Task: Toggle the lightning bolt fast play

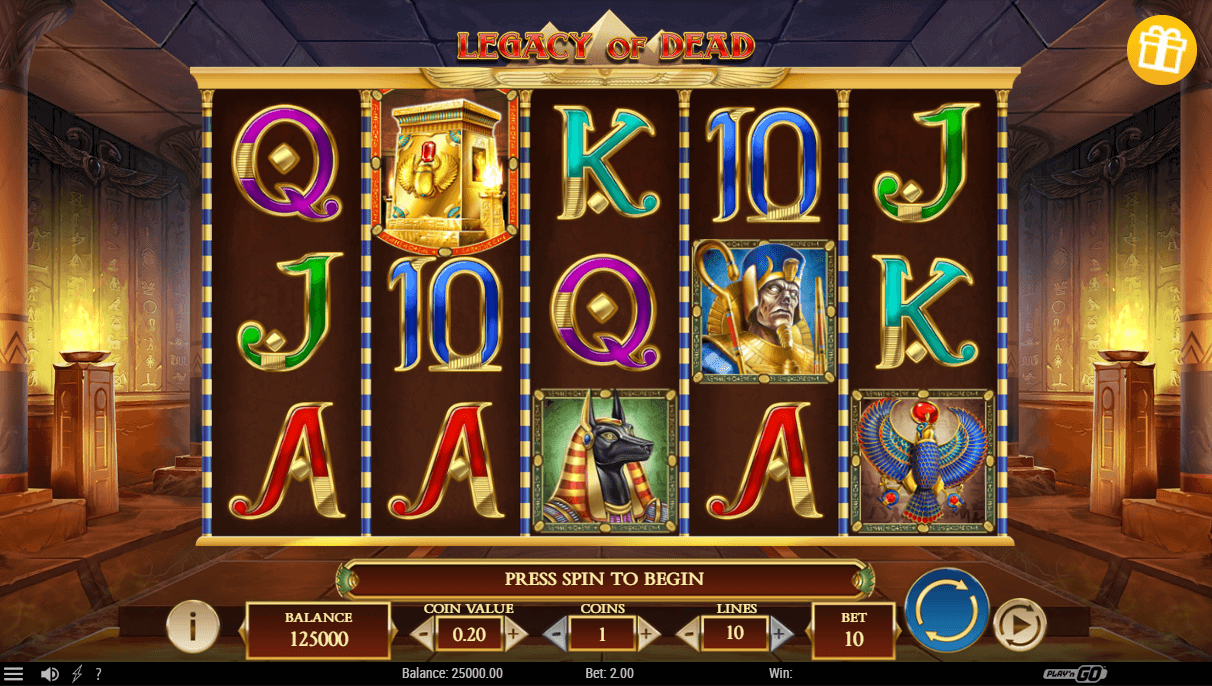Action: click(77, 674)
